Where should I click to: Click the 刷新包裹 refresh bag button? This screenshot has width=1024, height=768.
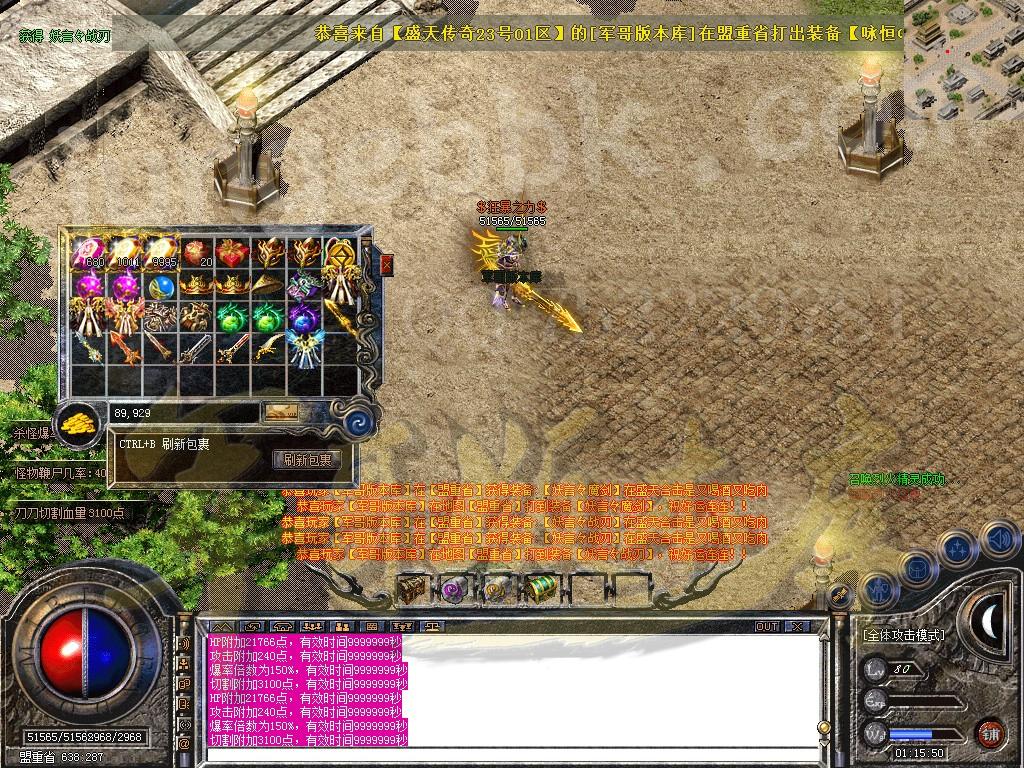(x=307, y=460)
